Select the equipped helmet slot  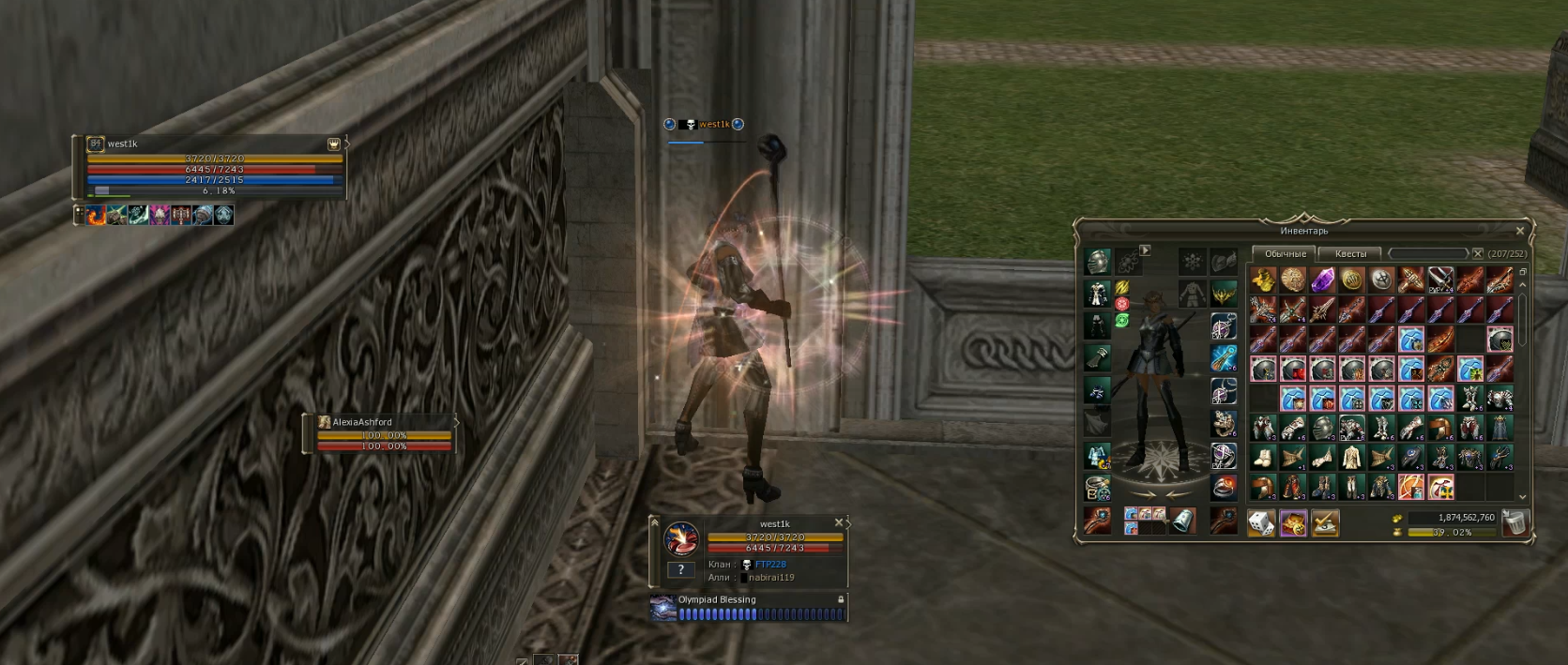coord(1098,262)
